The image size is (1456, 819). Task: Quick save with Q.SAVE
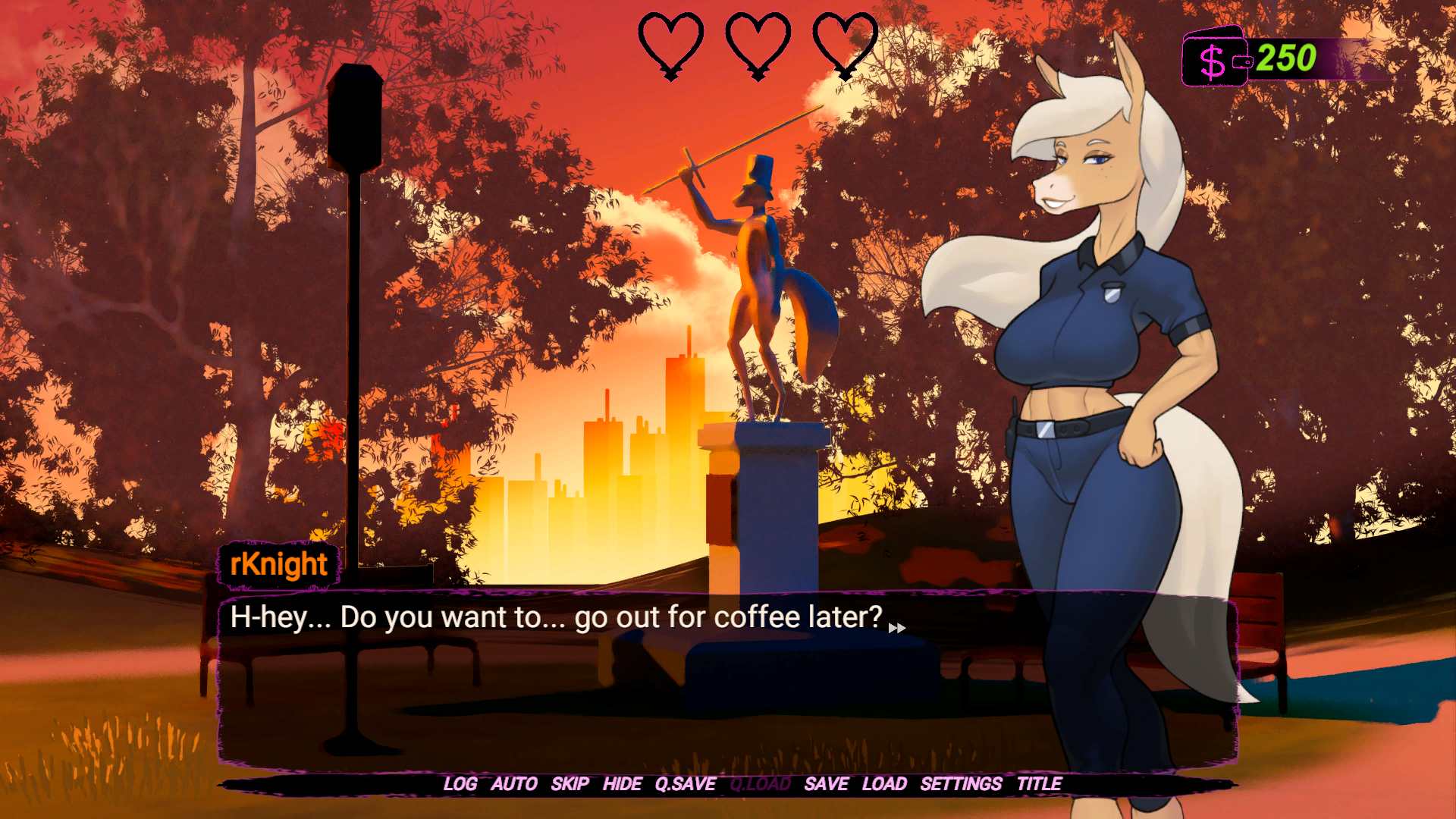(685, 784)
